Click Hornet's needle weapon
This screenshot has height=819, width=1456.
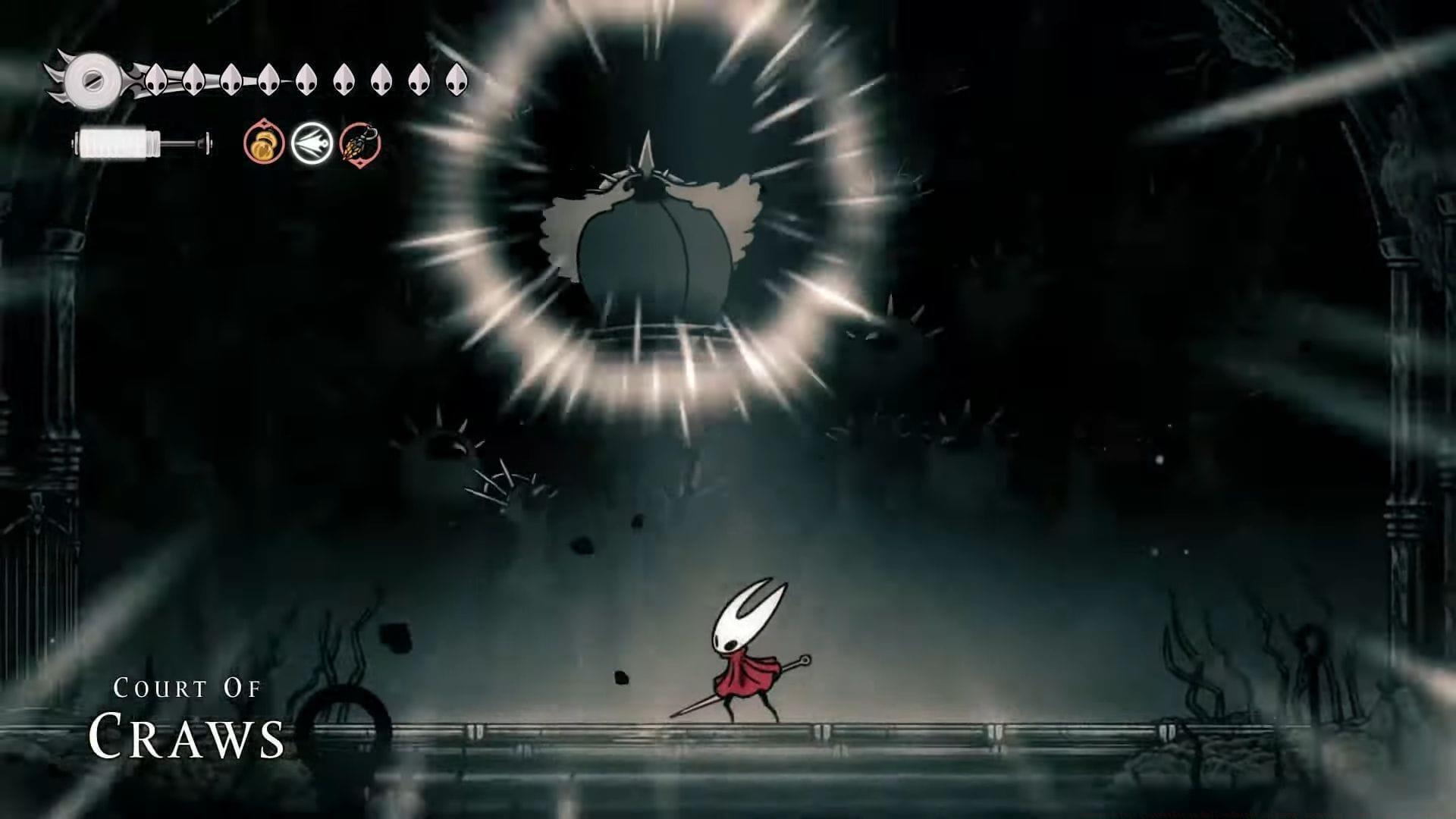coord(705,705)
